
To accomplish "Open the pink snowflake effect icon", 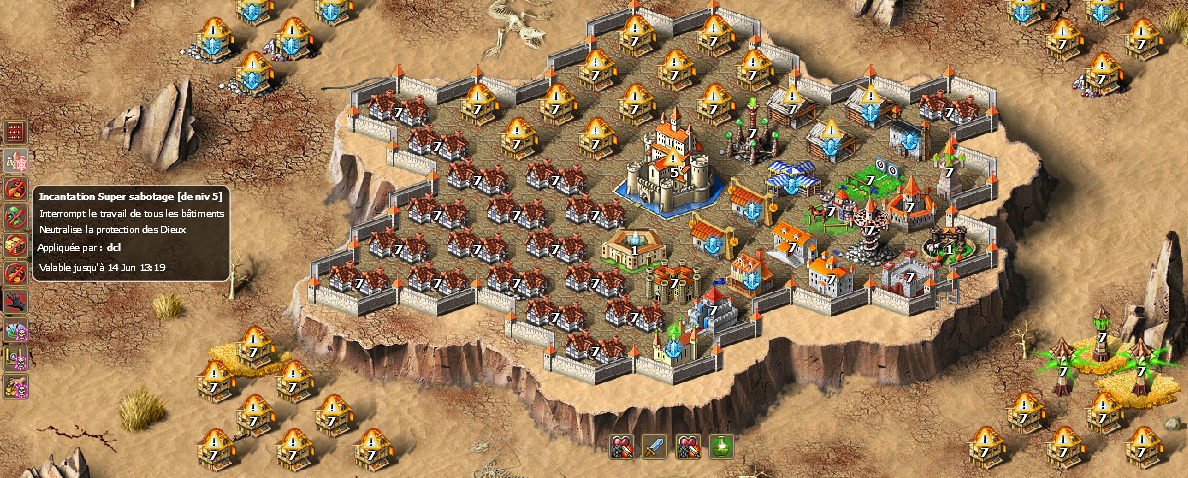I will pyautogui.click(x=16, y=160).
